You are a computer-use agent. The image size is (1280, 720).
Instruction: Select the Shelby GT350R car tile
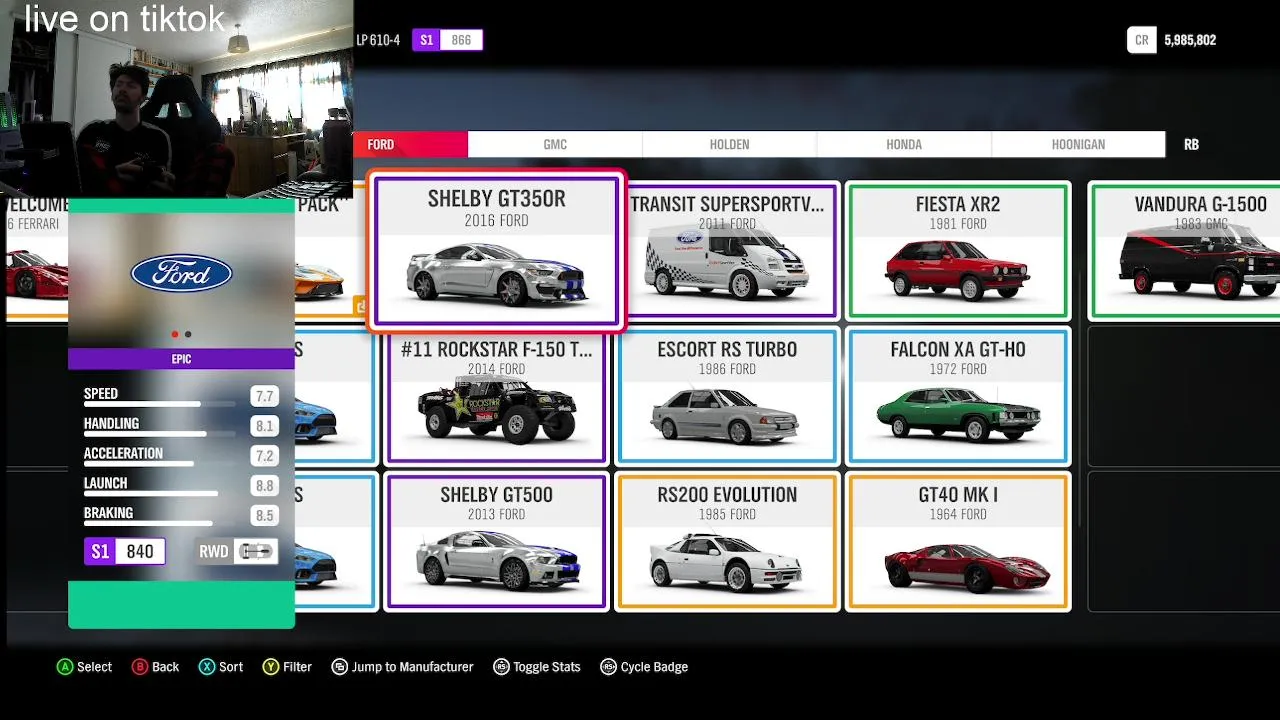pos(497,251)
